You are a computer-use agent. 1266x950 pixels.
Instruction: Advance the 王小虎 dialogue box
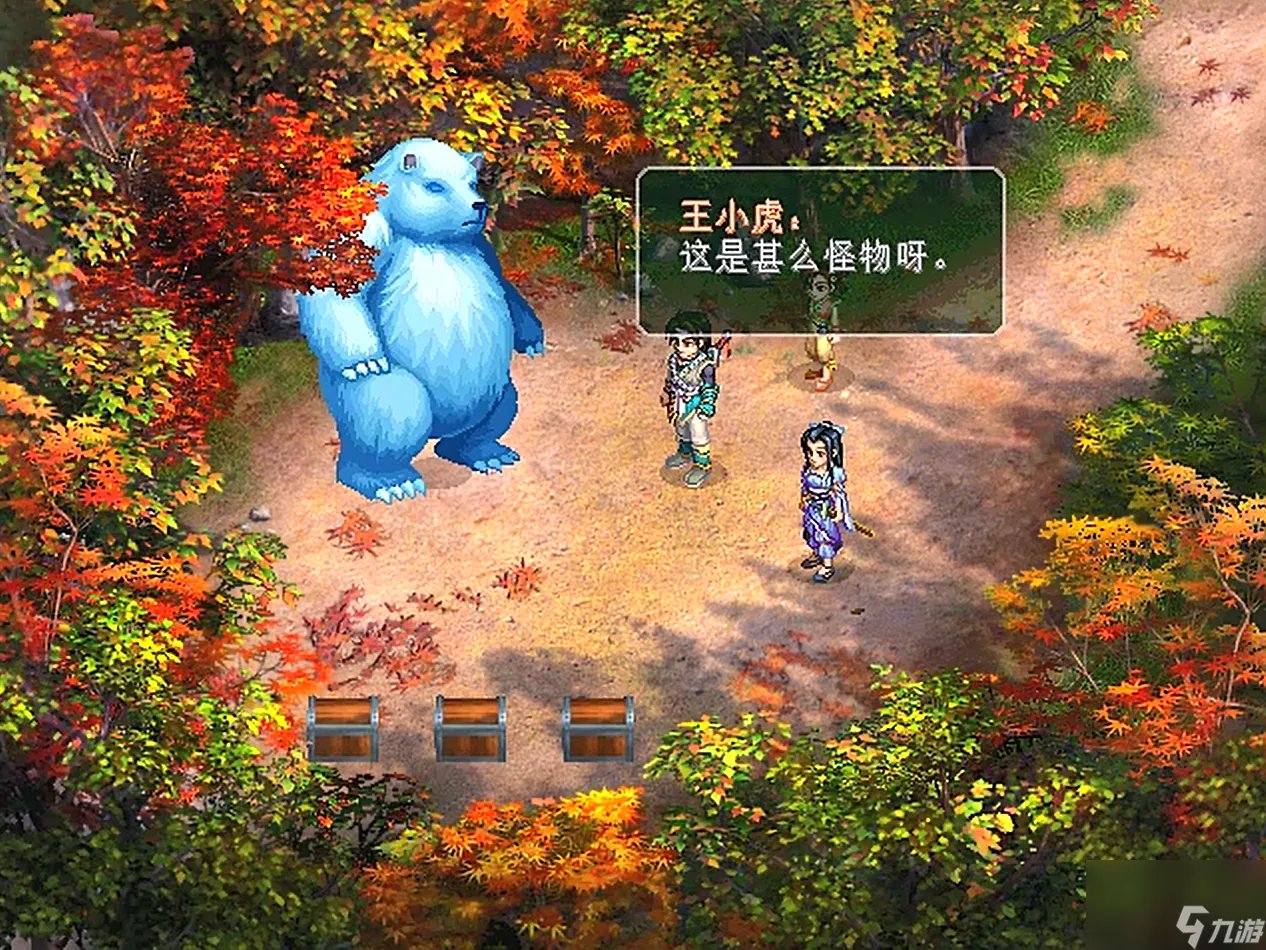pos(820,250)
